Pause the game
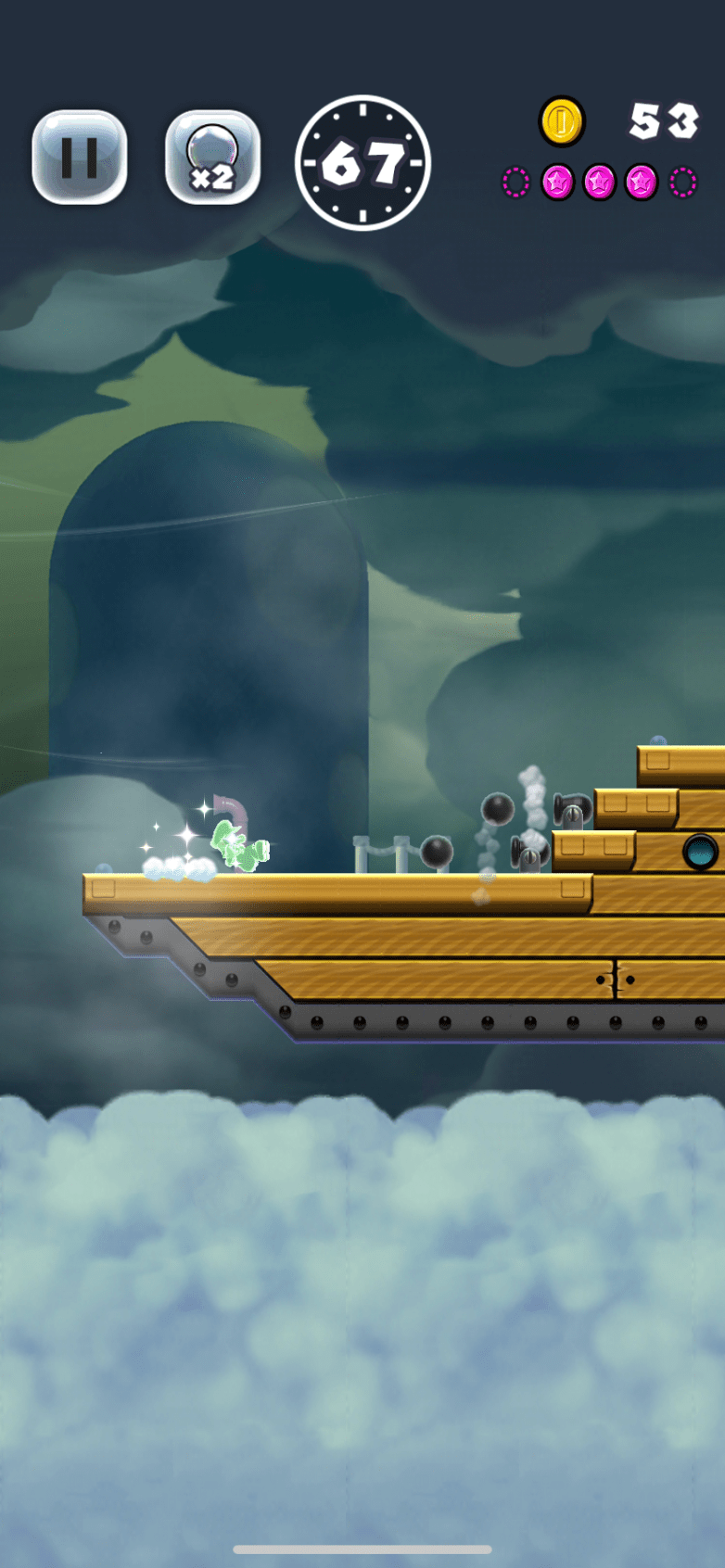The width and height of the screenshot is (725, 1568). pos(80,158)
